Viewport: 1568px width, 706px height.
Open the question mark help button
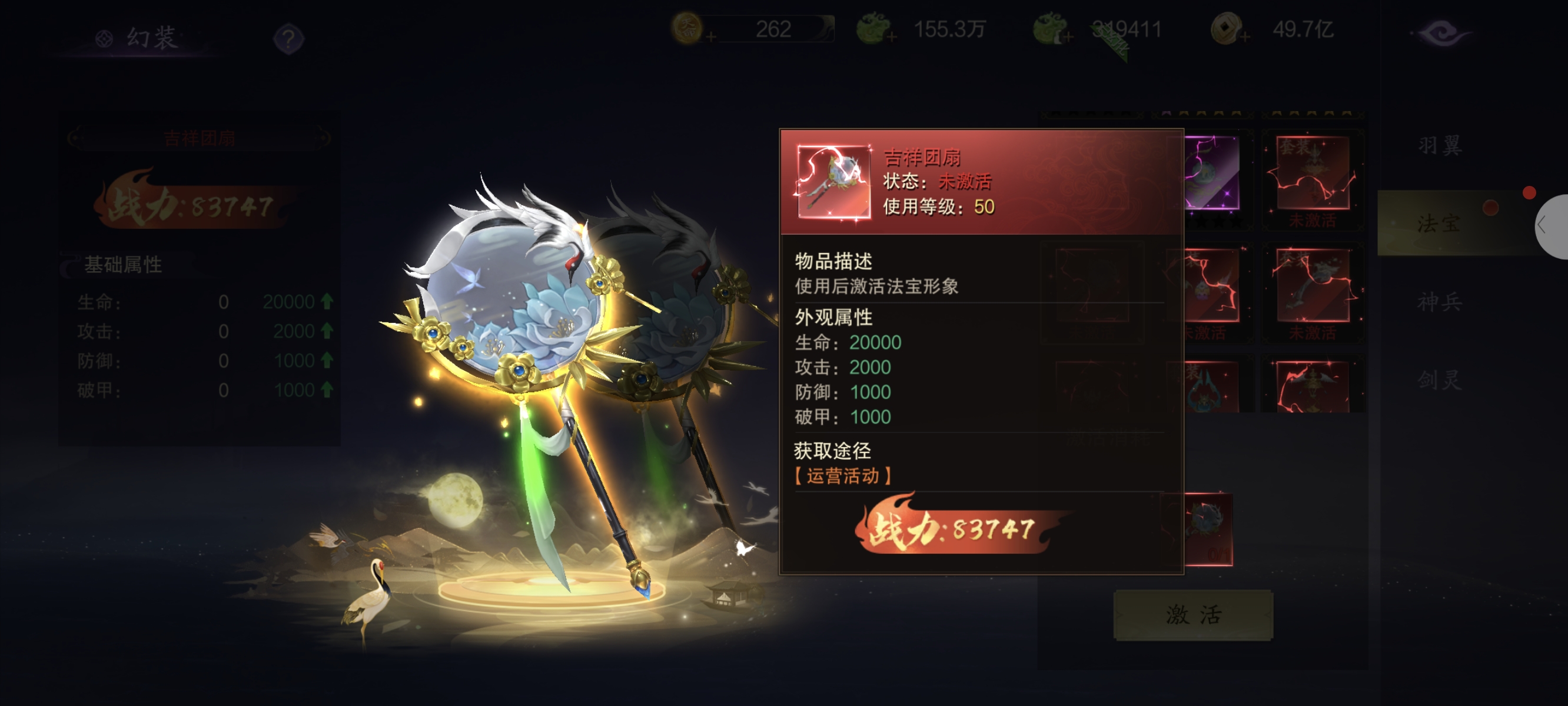[x=288, y=39]
